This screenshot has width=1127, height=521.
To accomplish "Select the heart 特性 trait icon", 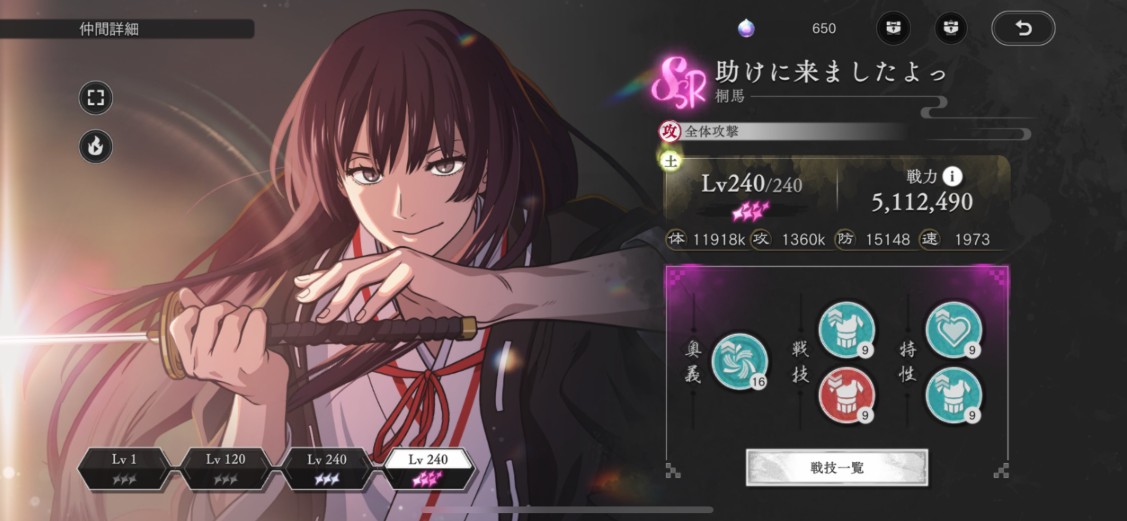I will click(953, 329).
